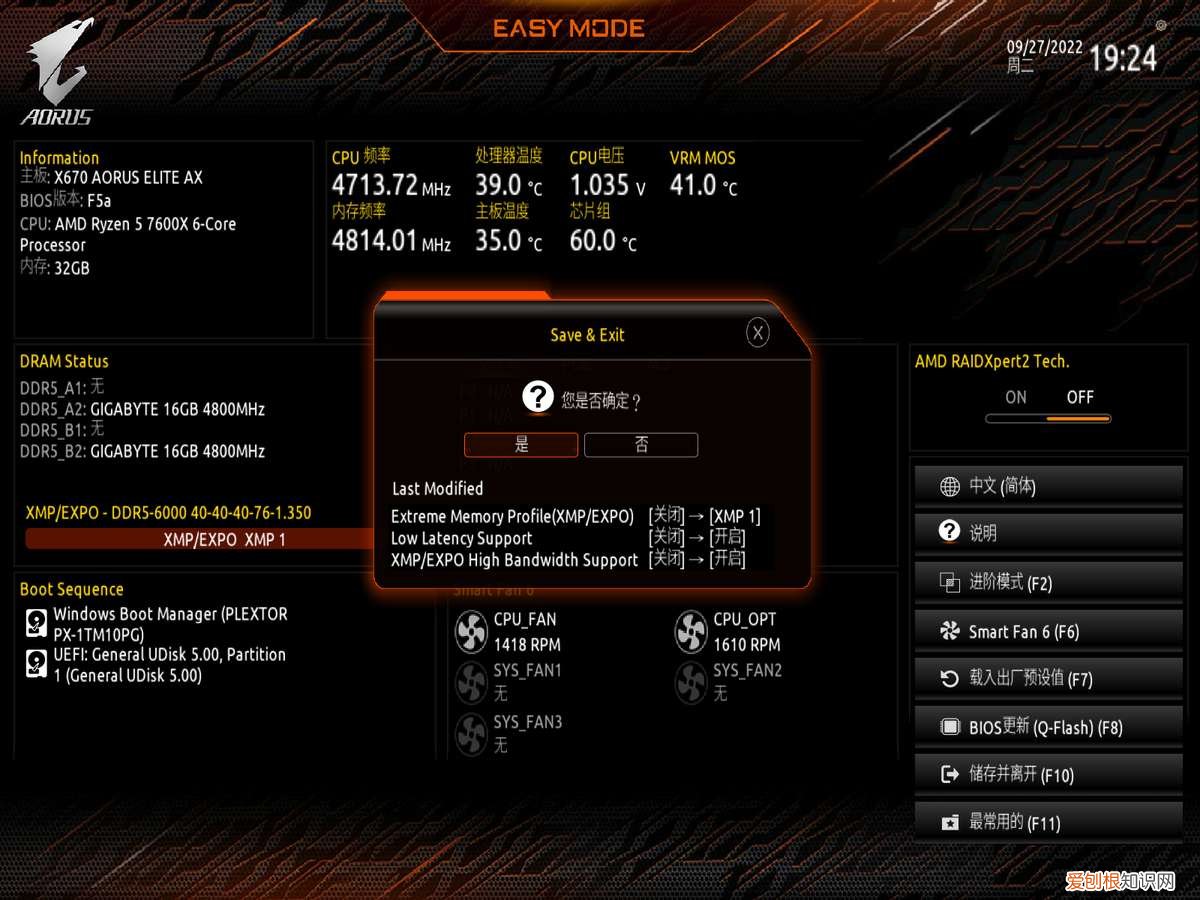Switch to 进阶模式 (F2) advanced mode
Image resolution: width=1200 pixels, height=900 pixels.
coord(1048,582)
